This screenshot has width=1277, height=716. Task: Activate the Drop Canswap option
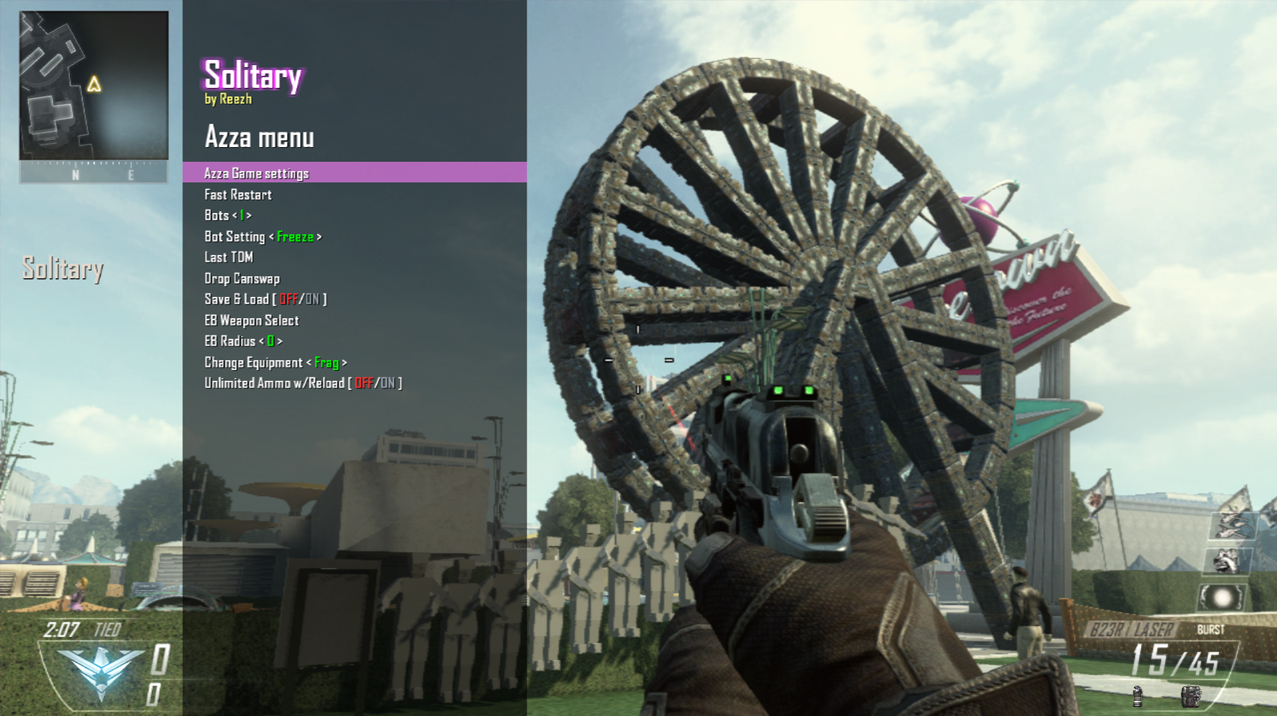coord(242,279)
